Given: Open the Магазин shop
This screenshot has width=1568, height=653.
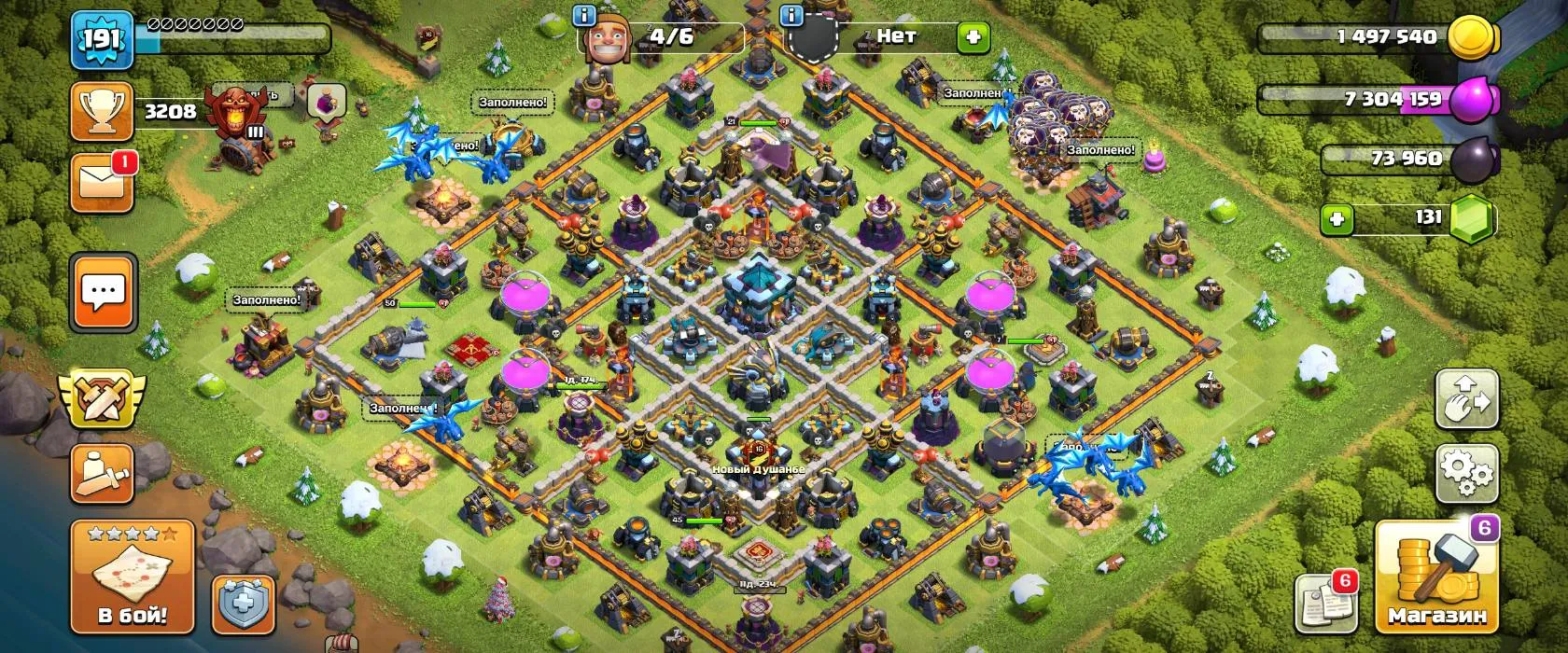Looking at the screenshot, I should point(1436,577).
